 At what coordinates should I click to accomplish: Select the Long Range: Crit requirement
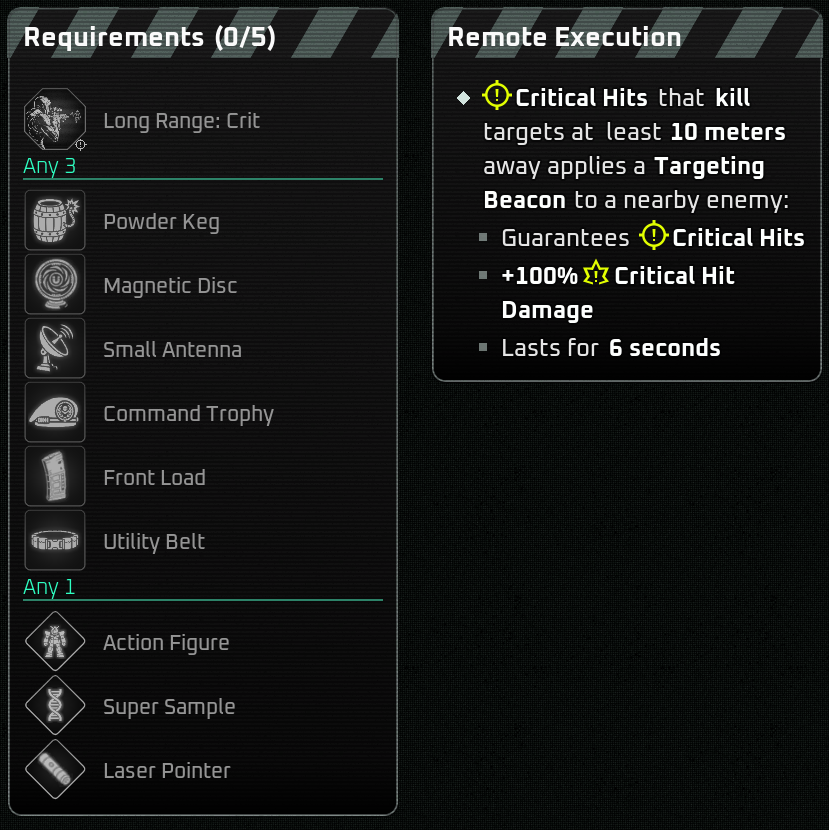point(181,121)
